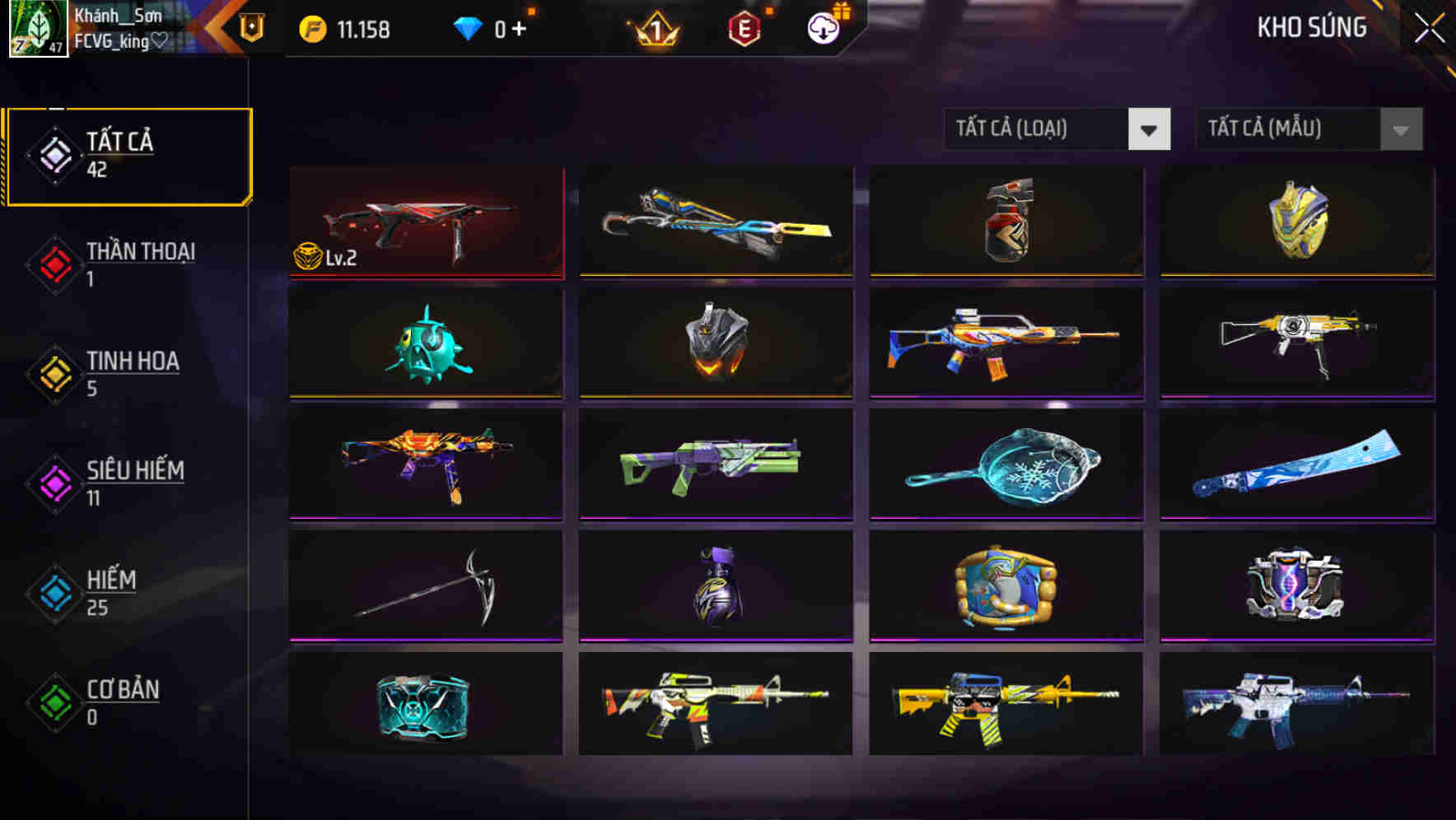Open the weapon type dropdown arrow
The height and width of the screenshot is (820, 1456).
coord(1150,129)
